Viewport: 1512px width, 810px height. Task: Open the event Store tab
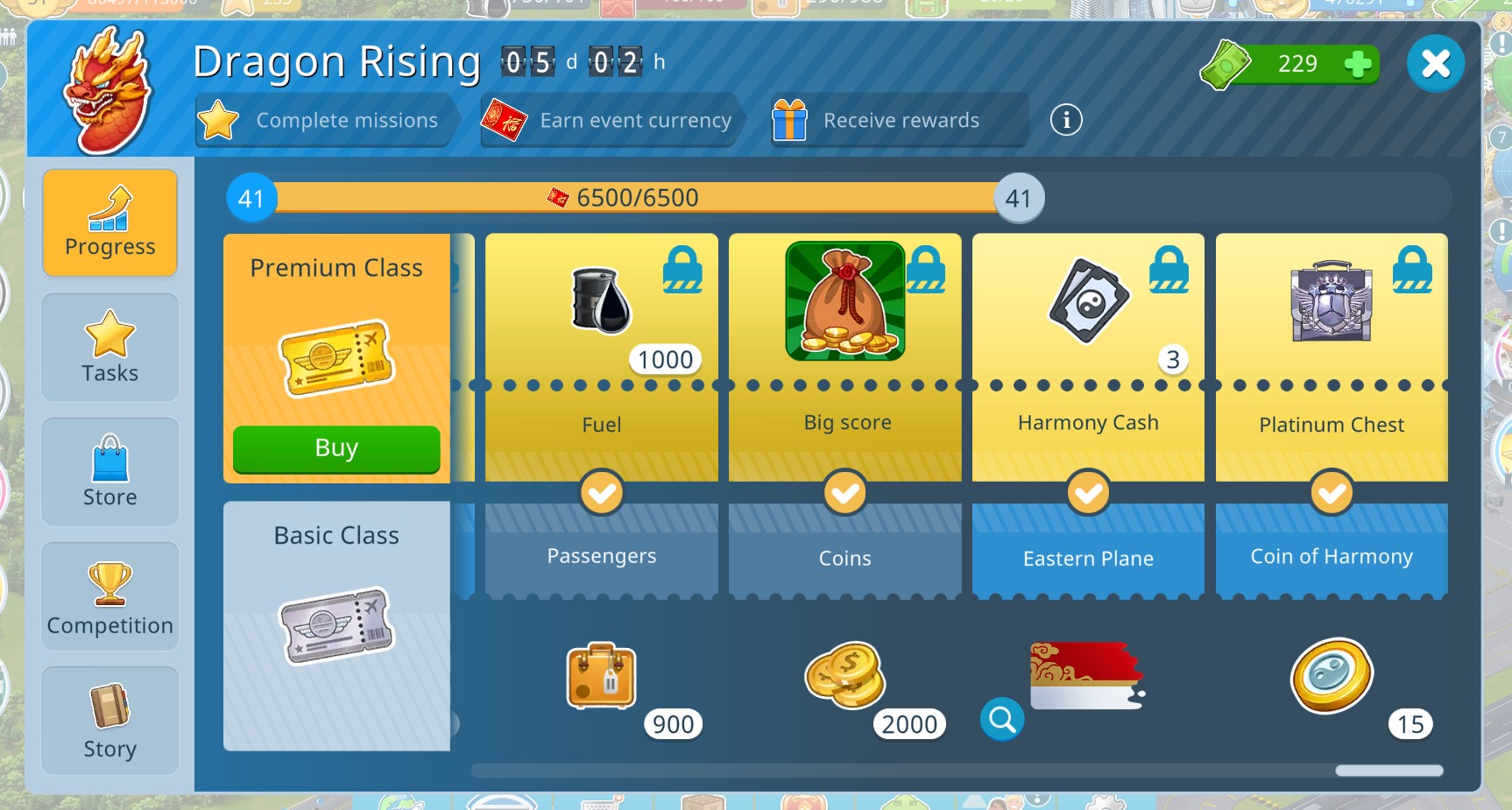point(110,472)
